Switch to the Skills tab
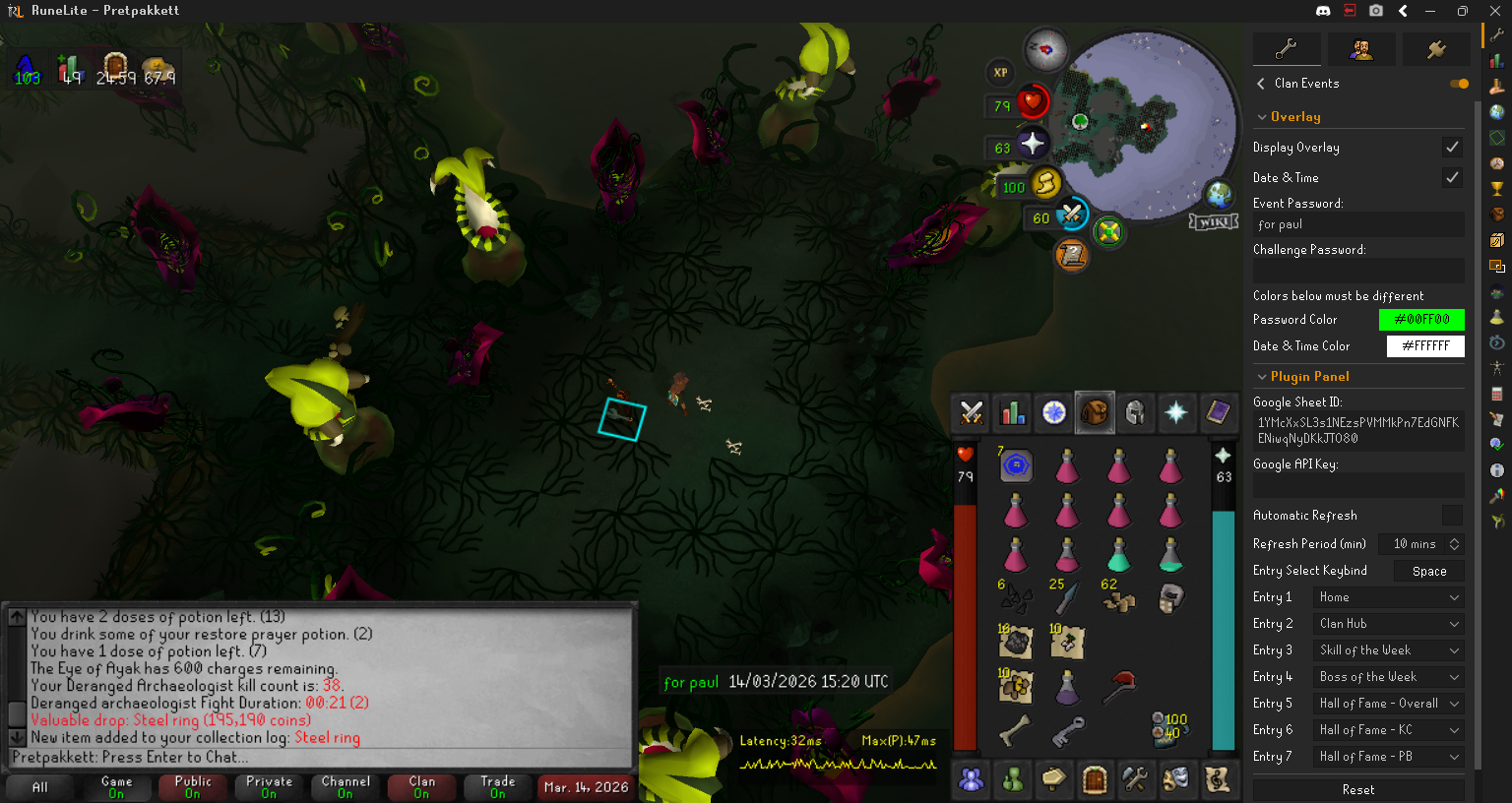1512x803 pixels. pos(1013,413)
